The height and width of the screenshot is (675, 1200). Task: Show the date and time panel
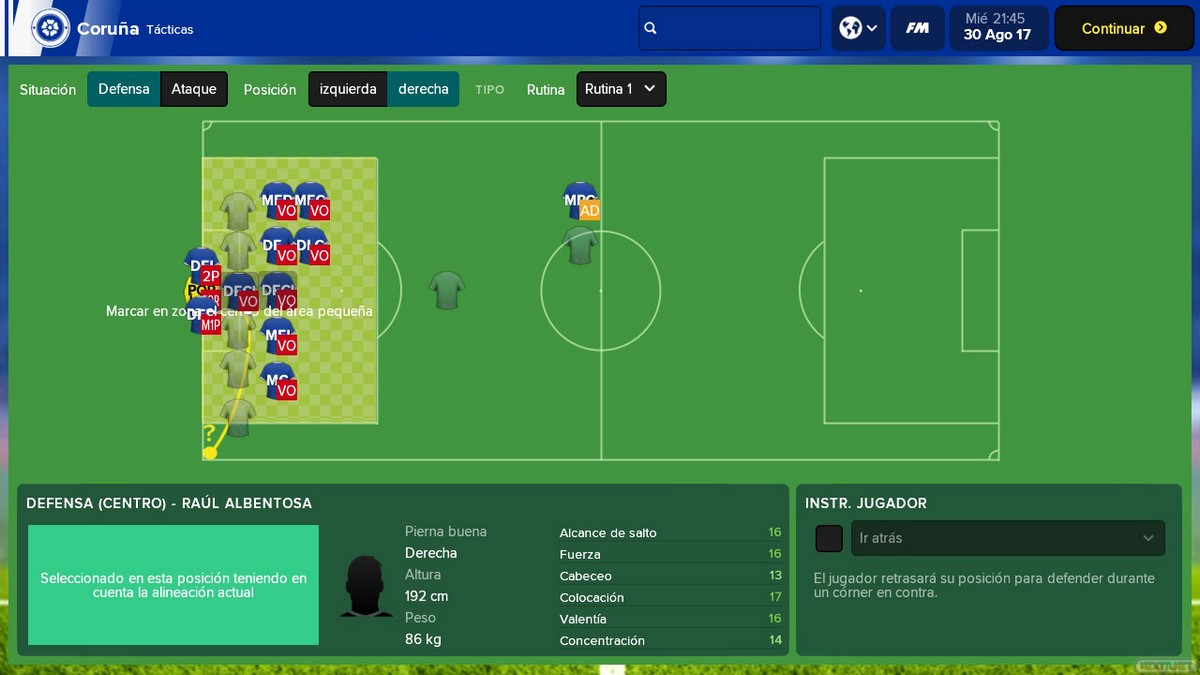click(x=997, y=28)
